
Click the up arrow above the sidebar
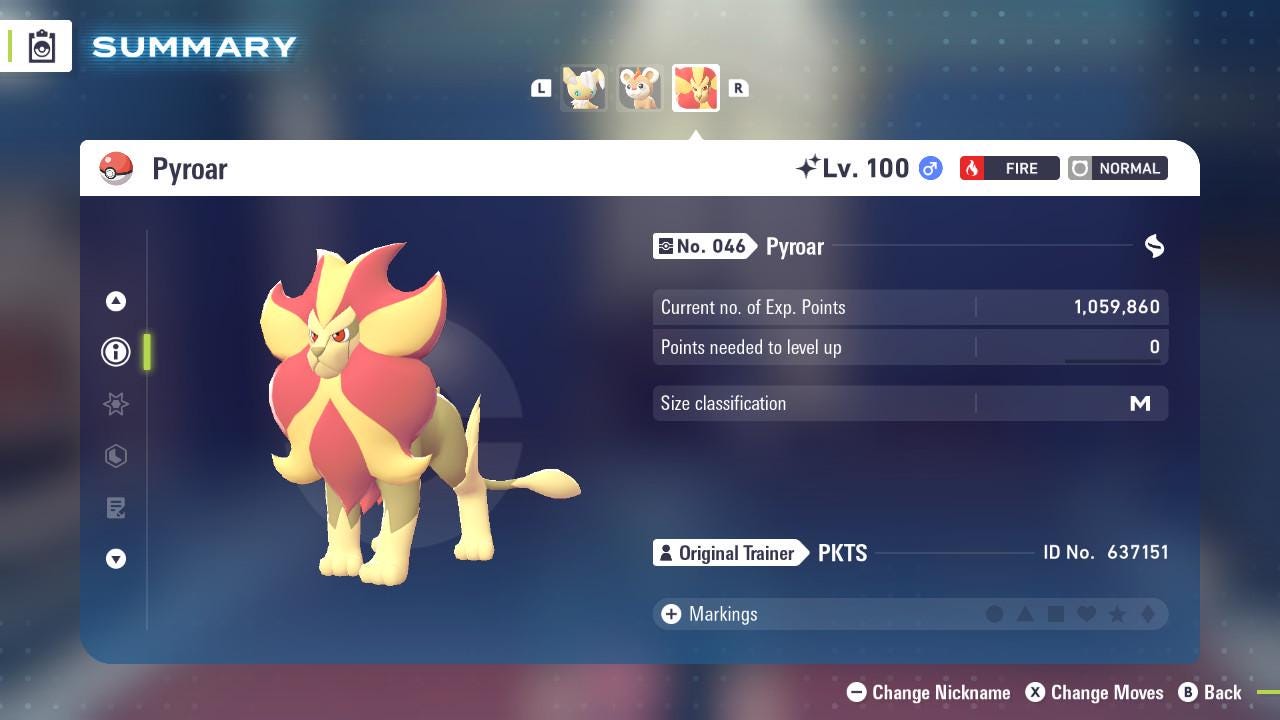point(116,300)
